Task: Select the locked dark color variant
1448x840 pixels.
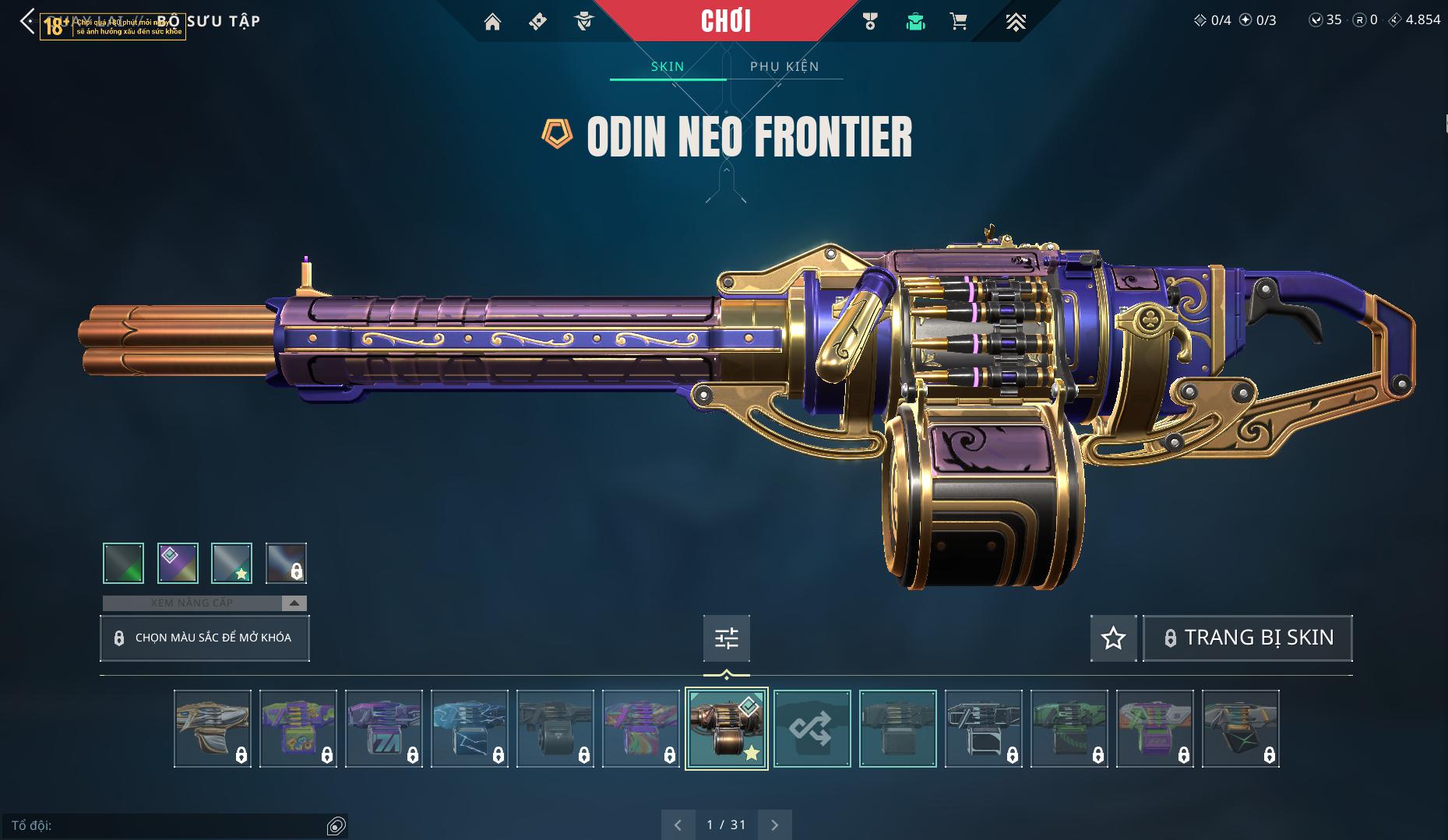Action: tap(286, 563)
